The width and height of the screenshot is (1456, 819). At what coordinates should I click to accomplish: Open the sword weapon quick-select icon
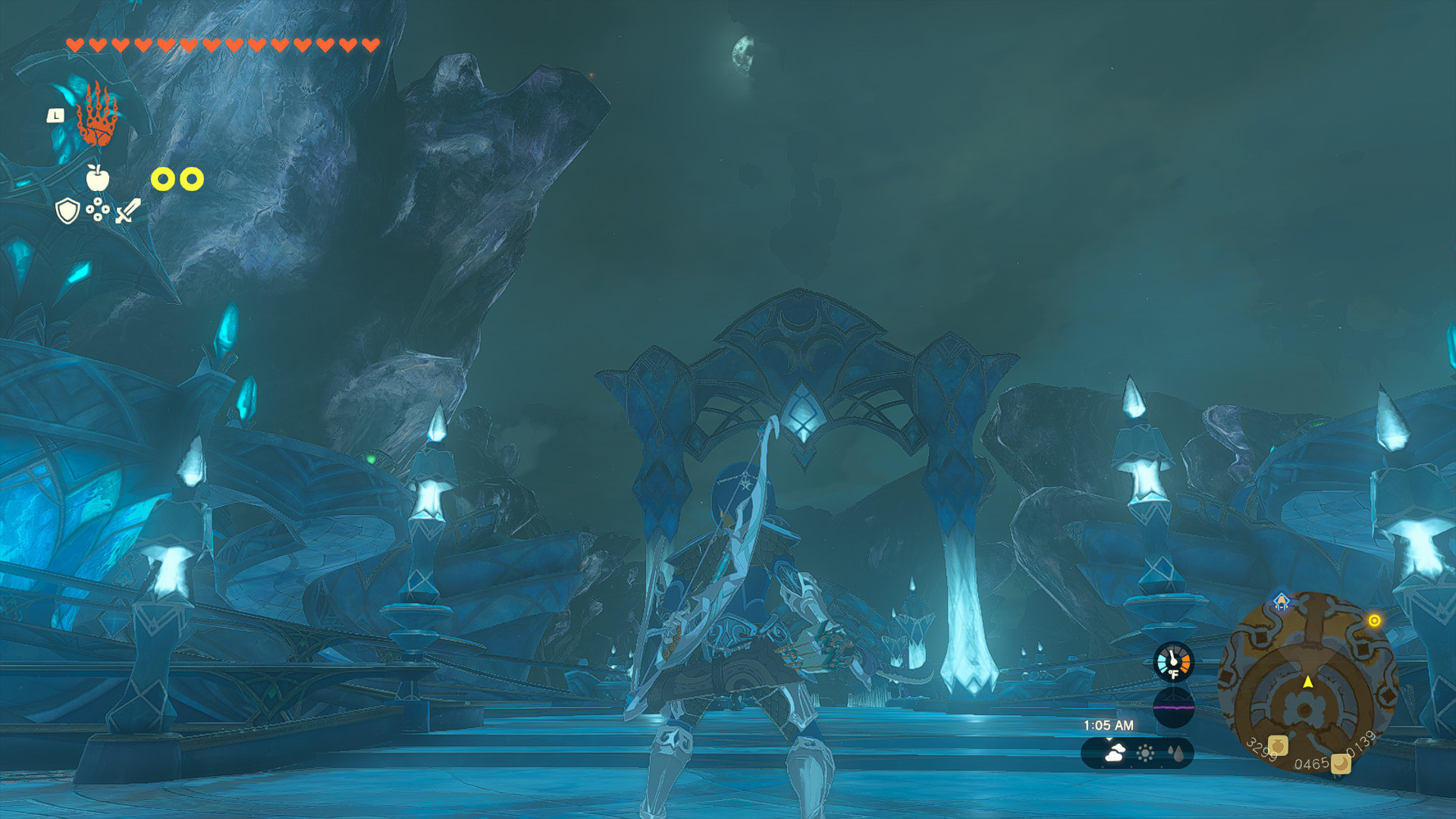tap(127, 211)
